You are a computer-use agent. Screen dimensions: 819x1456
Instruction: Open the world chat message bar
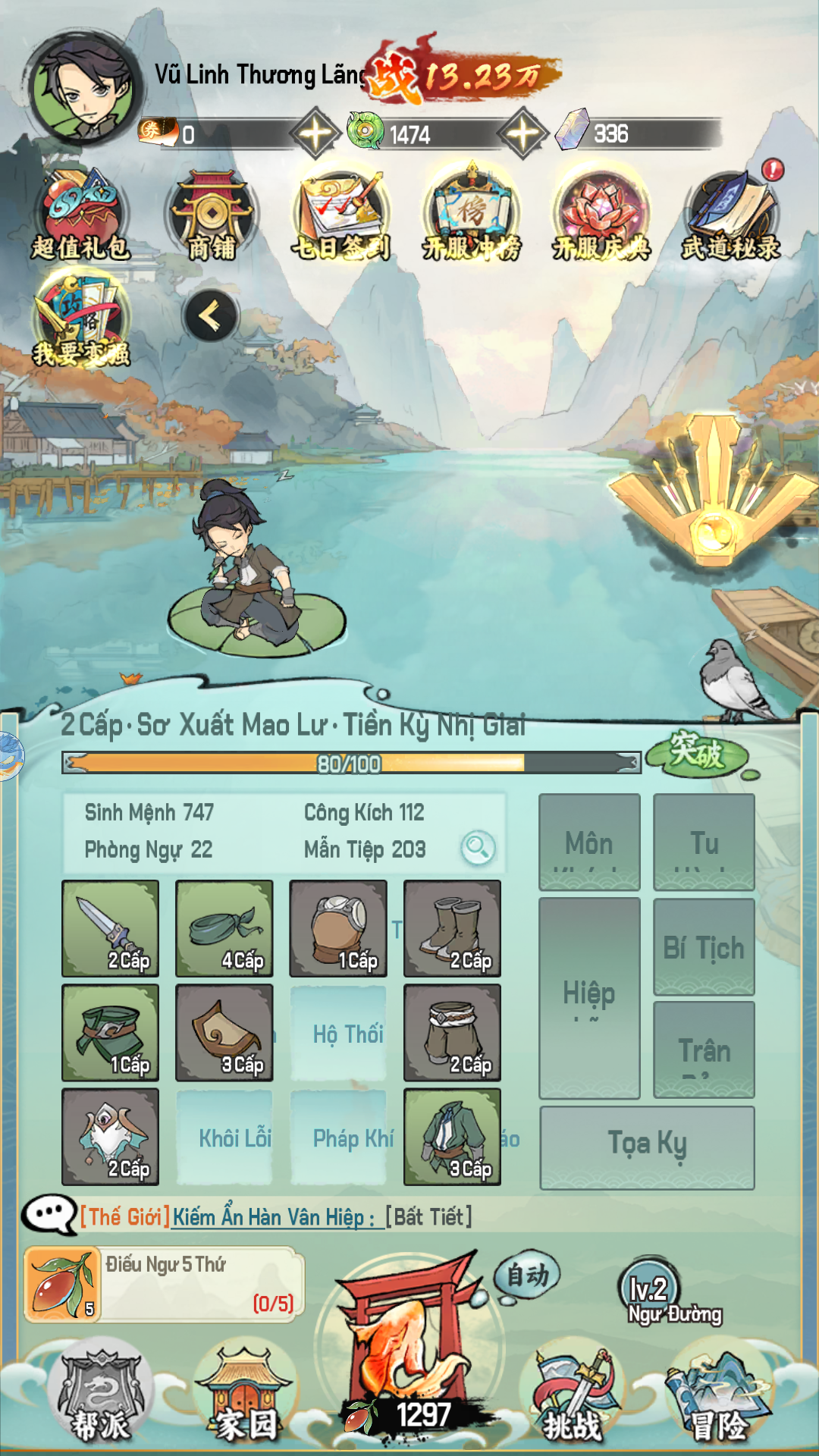[303, 1217]
